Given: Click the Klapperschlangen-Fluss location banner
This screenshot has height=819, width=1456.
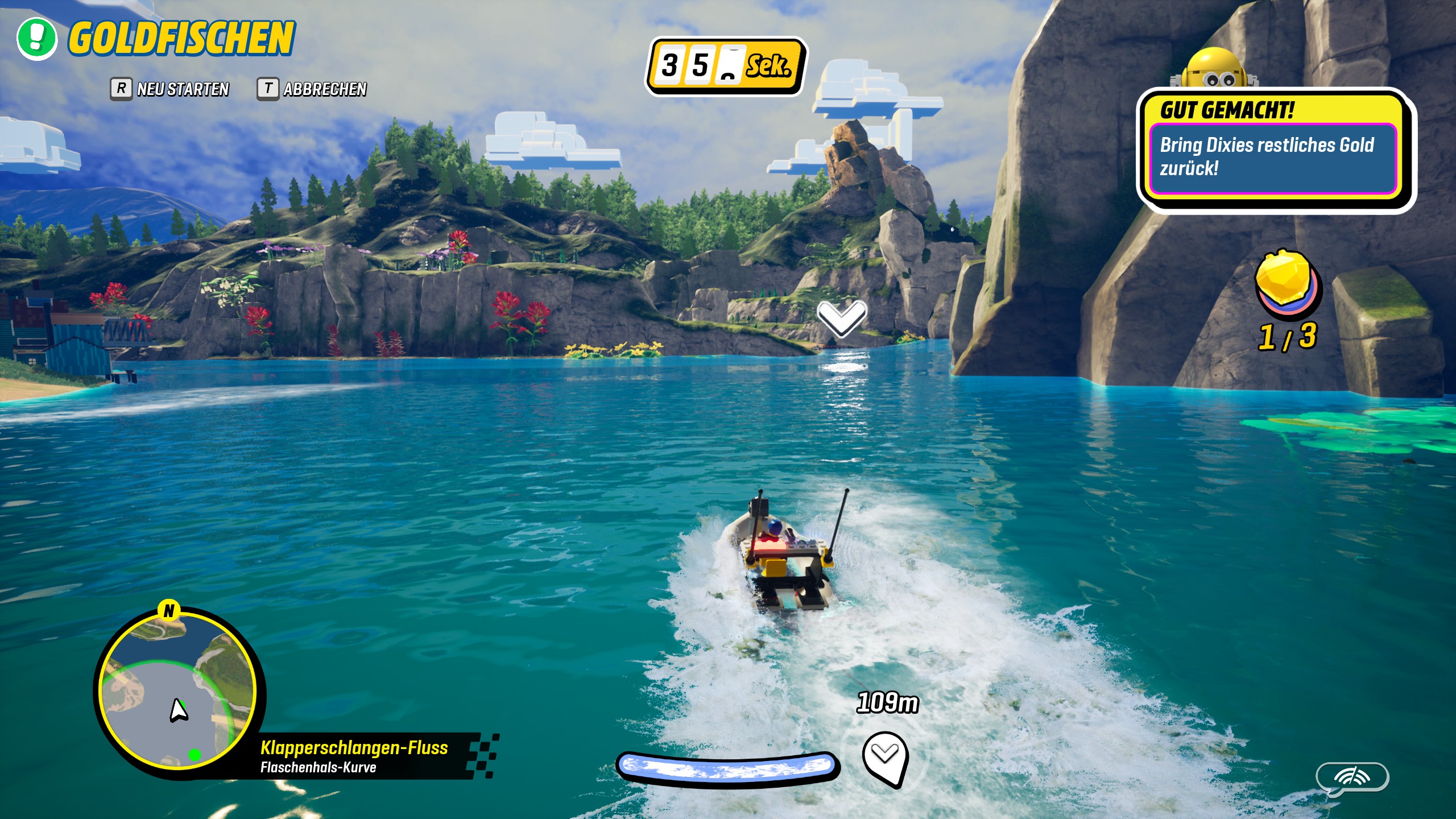Looking at the screenshot, I should [364, 756].
